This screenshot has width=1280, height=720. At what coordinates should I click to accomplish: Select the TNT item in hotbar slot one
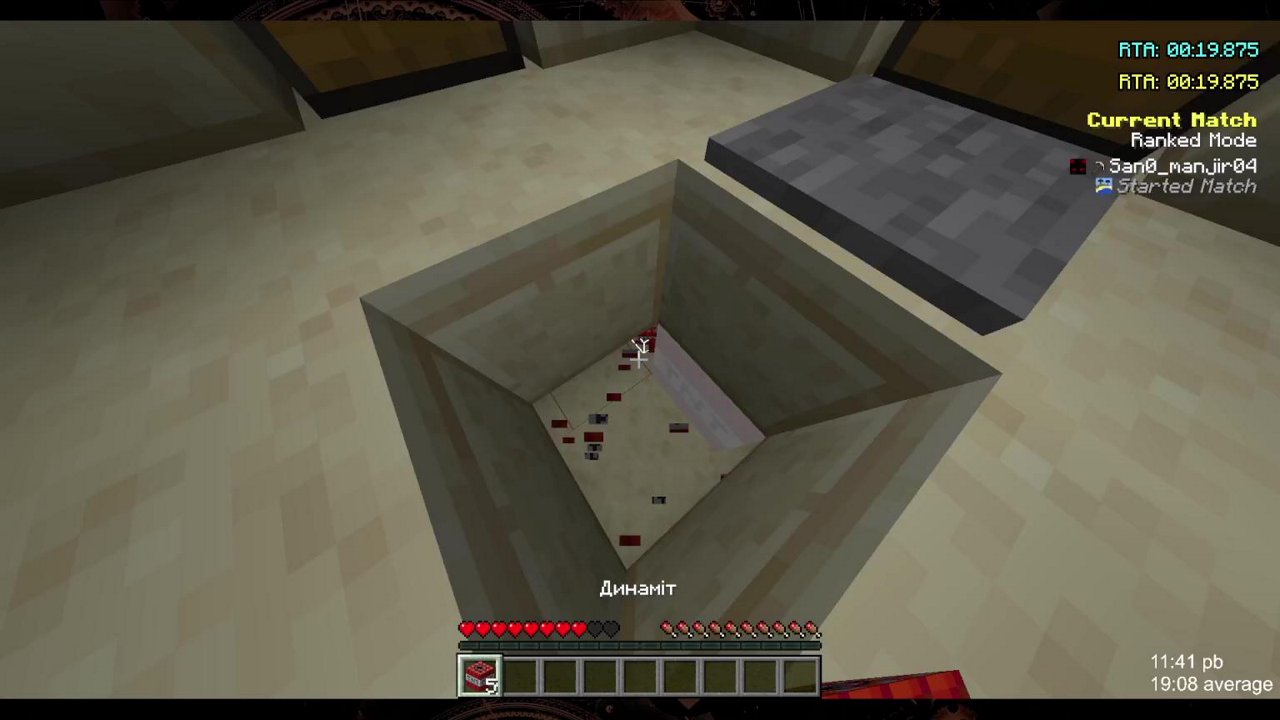[478, 675]
